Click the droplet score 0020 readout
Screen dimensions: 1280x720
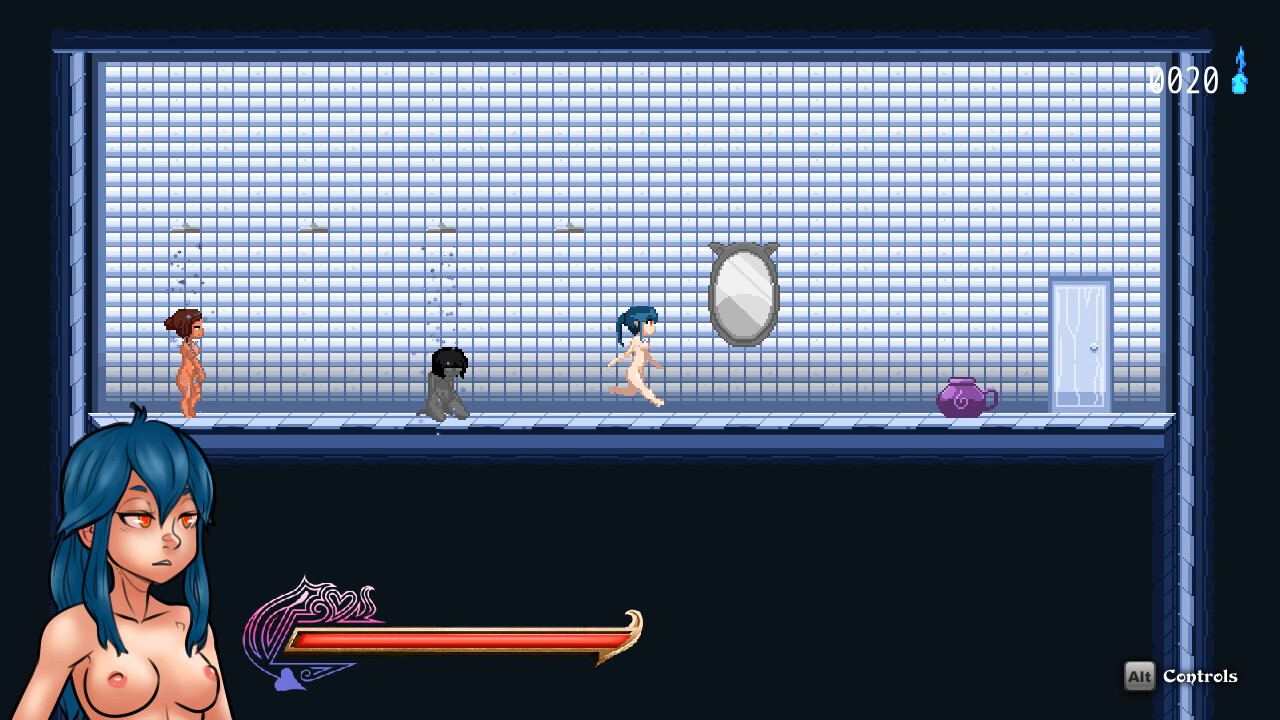(x=1185, y=80)
